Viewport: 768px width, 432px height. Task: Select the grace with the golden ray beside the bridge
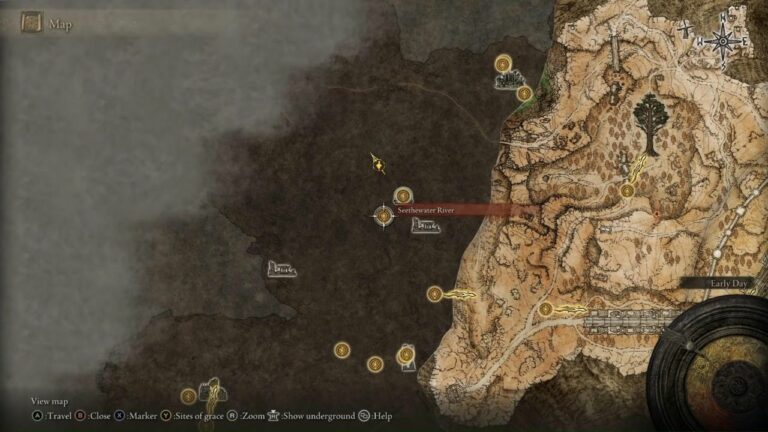[x=546, y=309]
